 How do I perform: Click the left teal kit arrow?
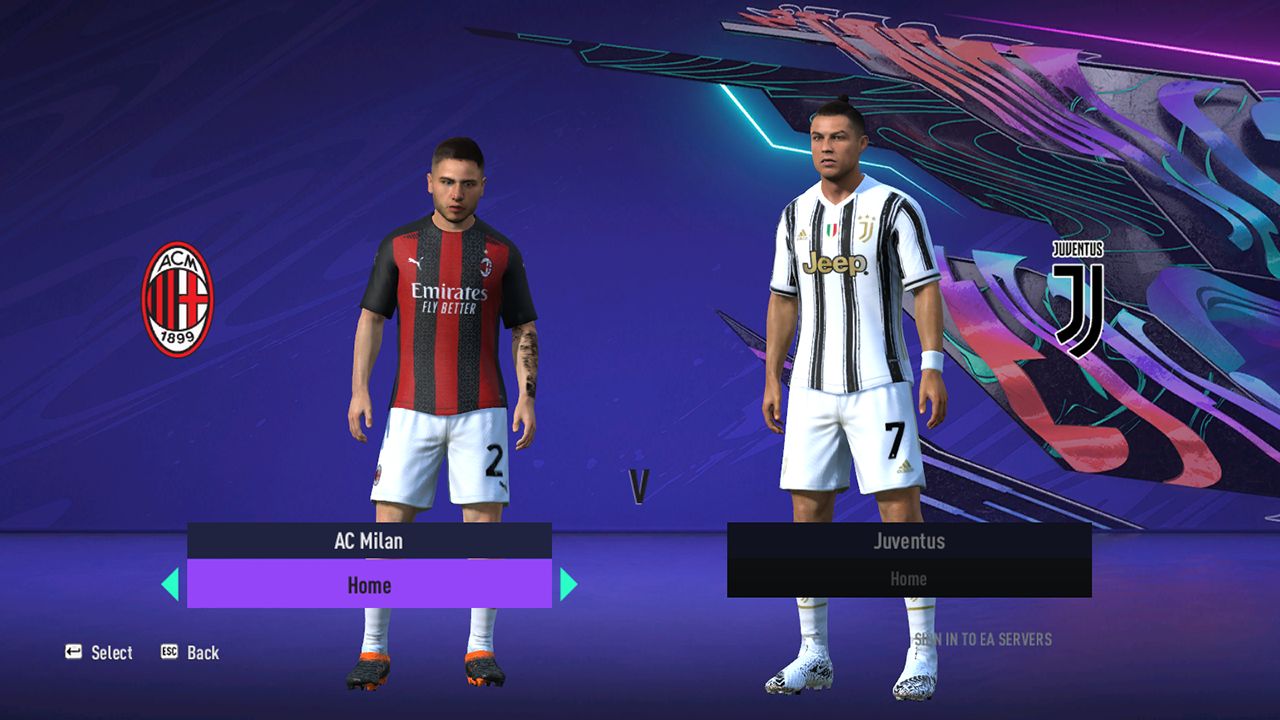tap(170, 584)
